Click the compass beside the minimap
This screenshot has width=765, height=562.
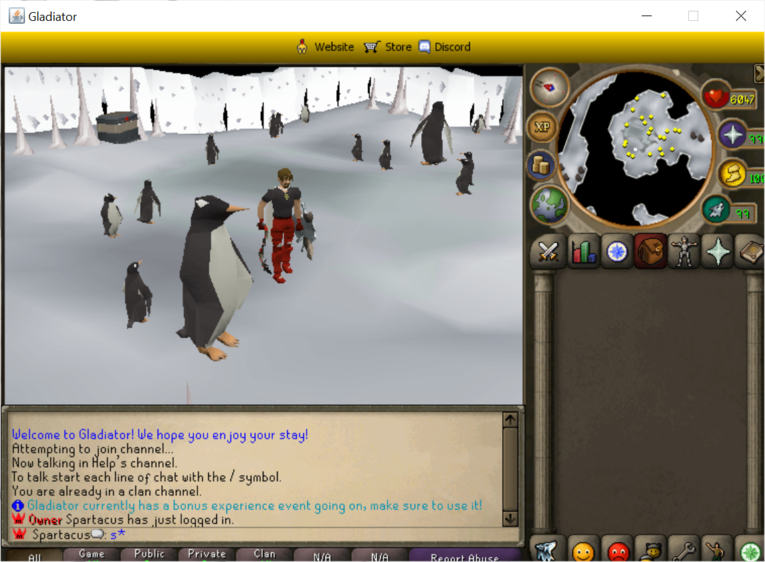[x=549, y=88]
